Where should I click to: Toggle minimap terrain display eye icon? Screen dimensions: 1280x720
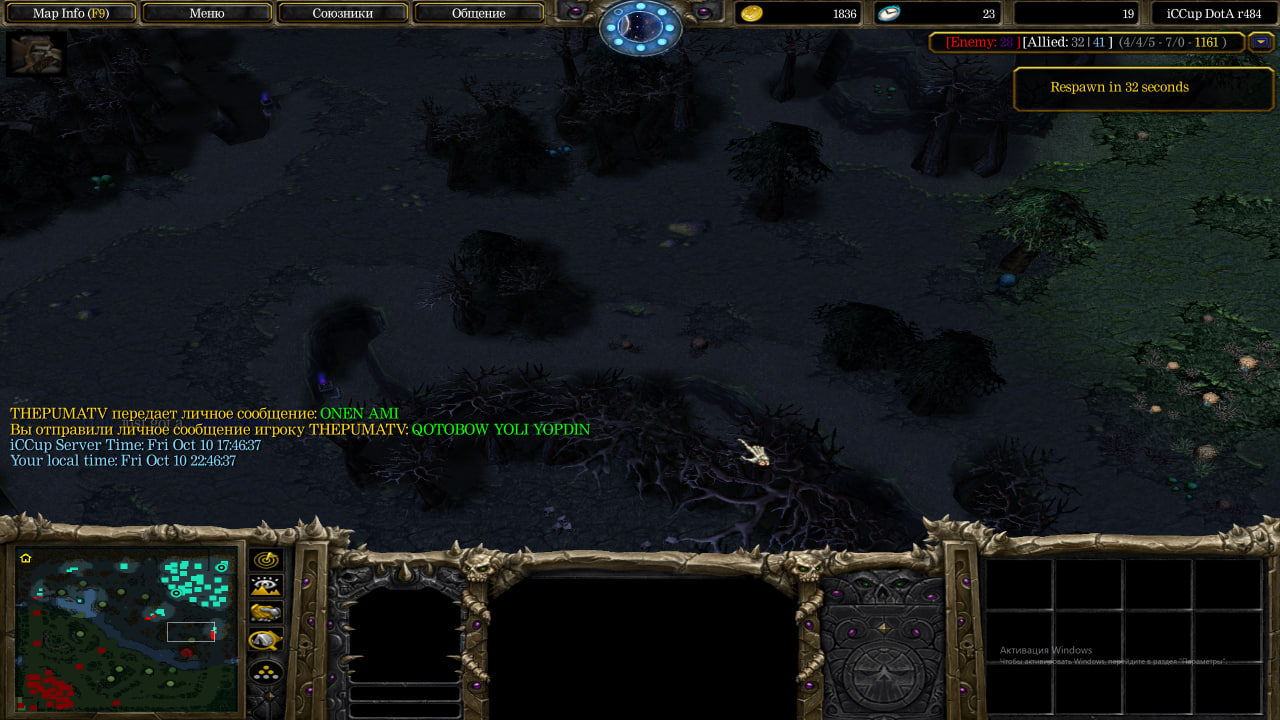click(266, 586)
